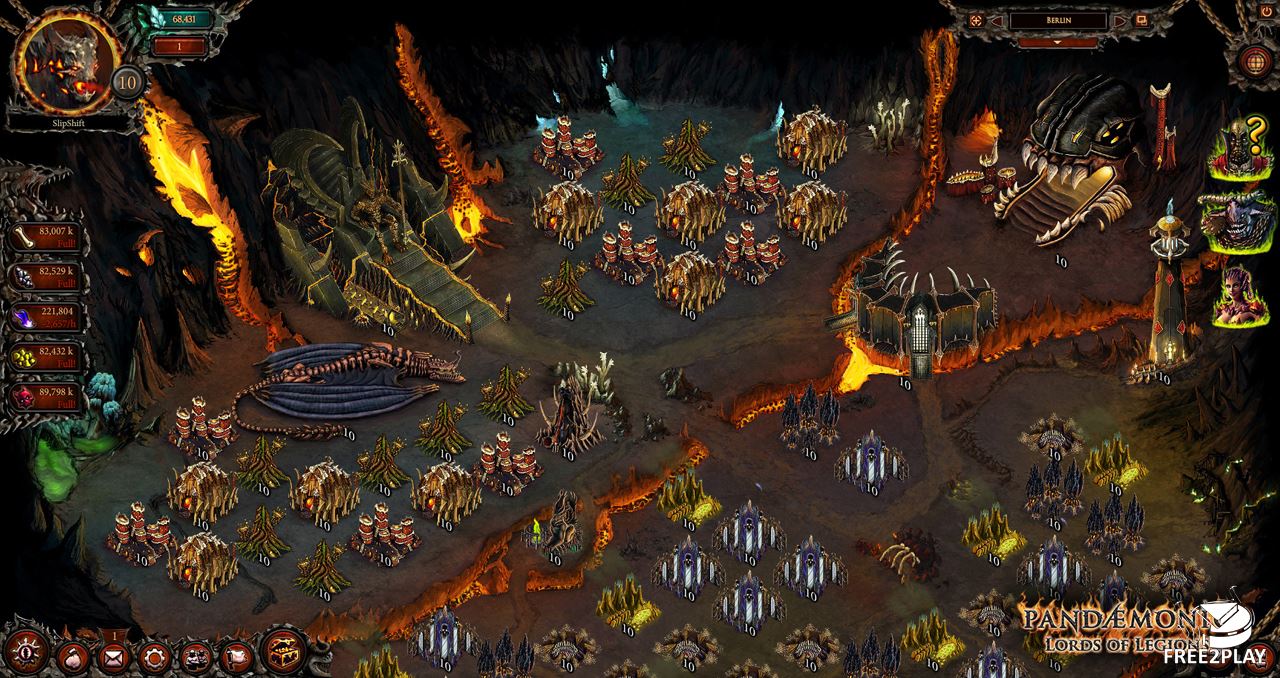Click the Berlin city name field

[1058, 20]
